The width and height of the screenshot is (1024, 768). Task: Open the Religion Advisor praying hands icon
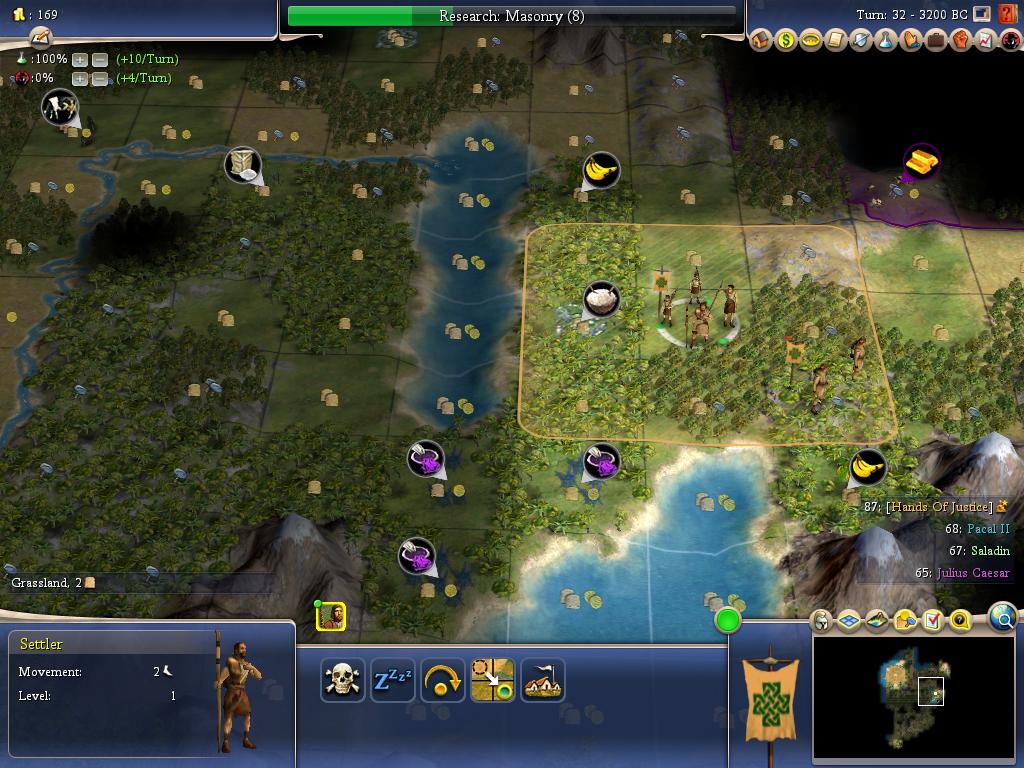(x=911, y=41)
